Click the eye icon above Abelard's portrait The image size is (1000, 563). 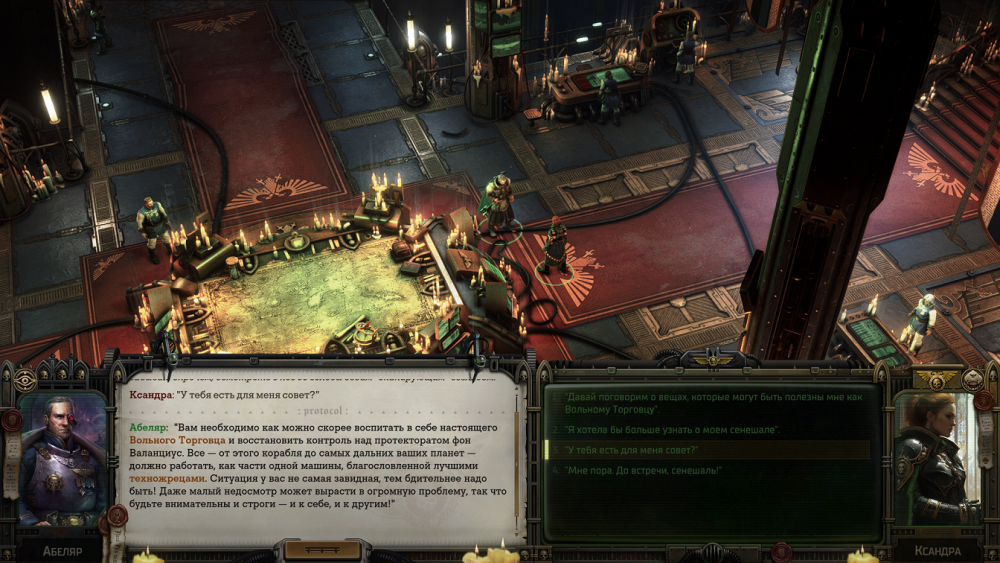[x=24, y=381]
